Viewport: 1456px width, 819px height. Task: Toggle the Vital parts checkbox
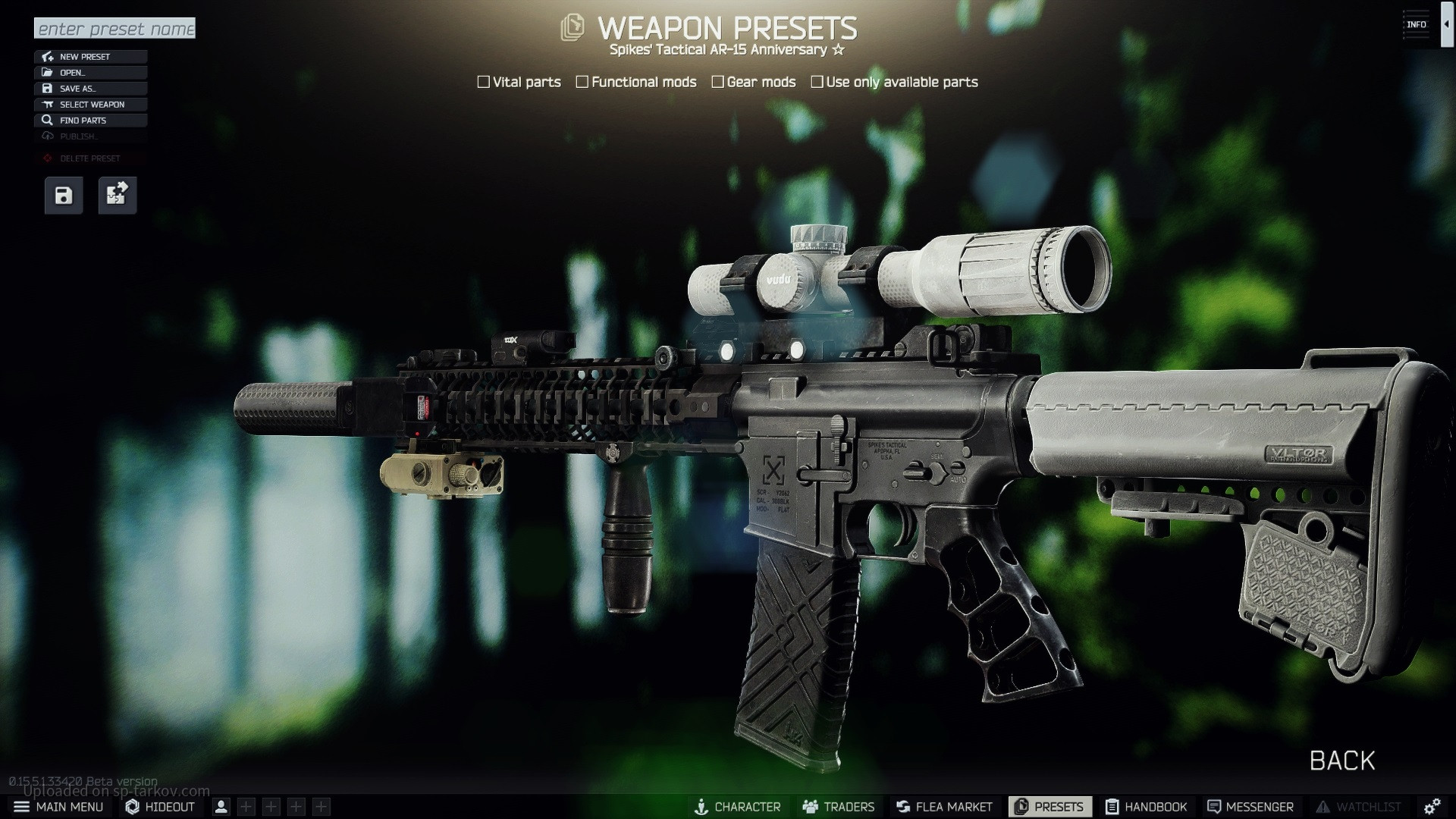(484, 82)
